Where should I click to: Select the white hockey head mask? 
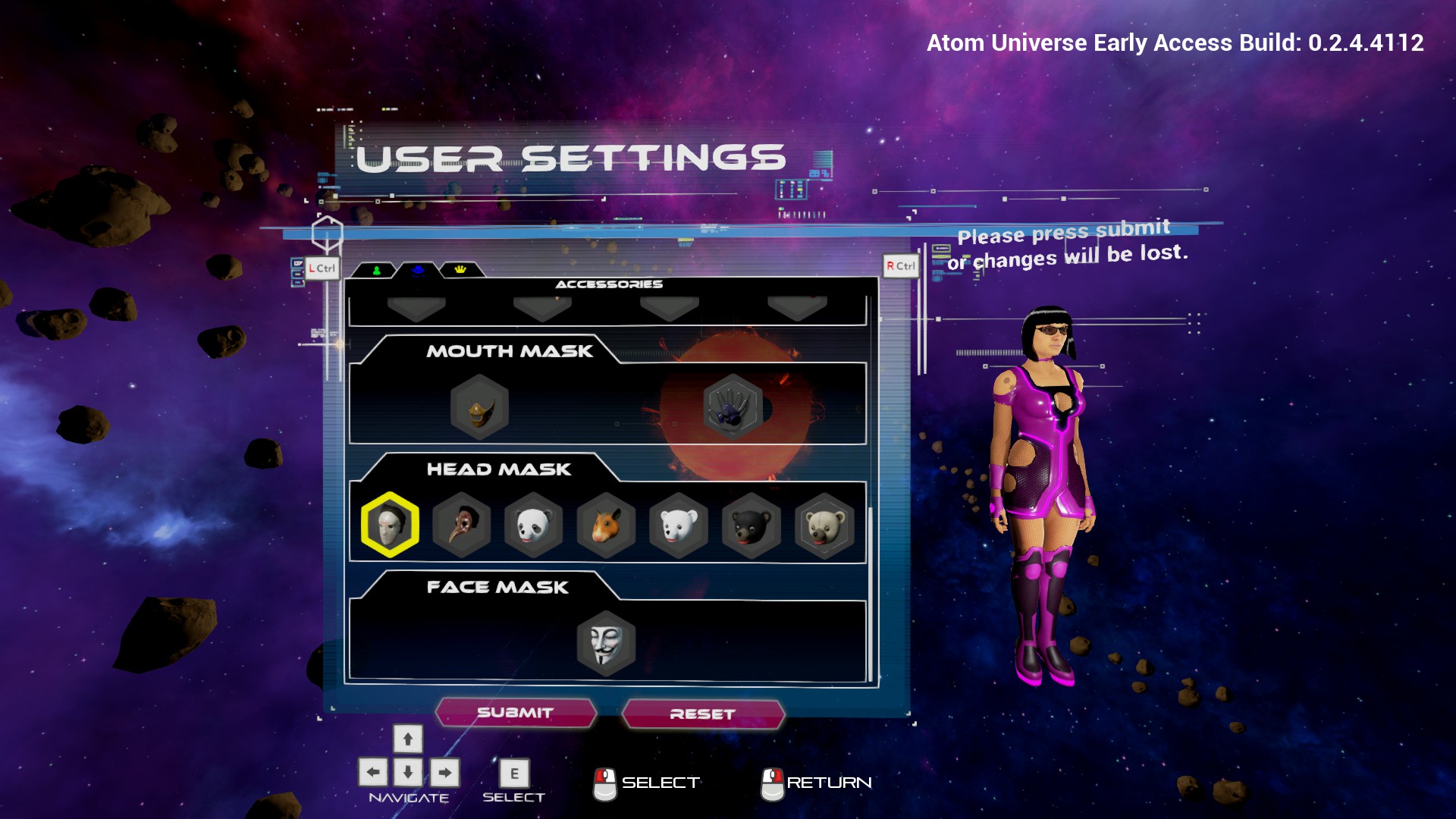pyautogui.click(x=390, y=525)
